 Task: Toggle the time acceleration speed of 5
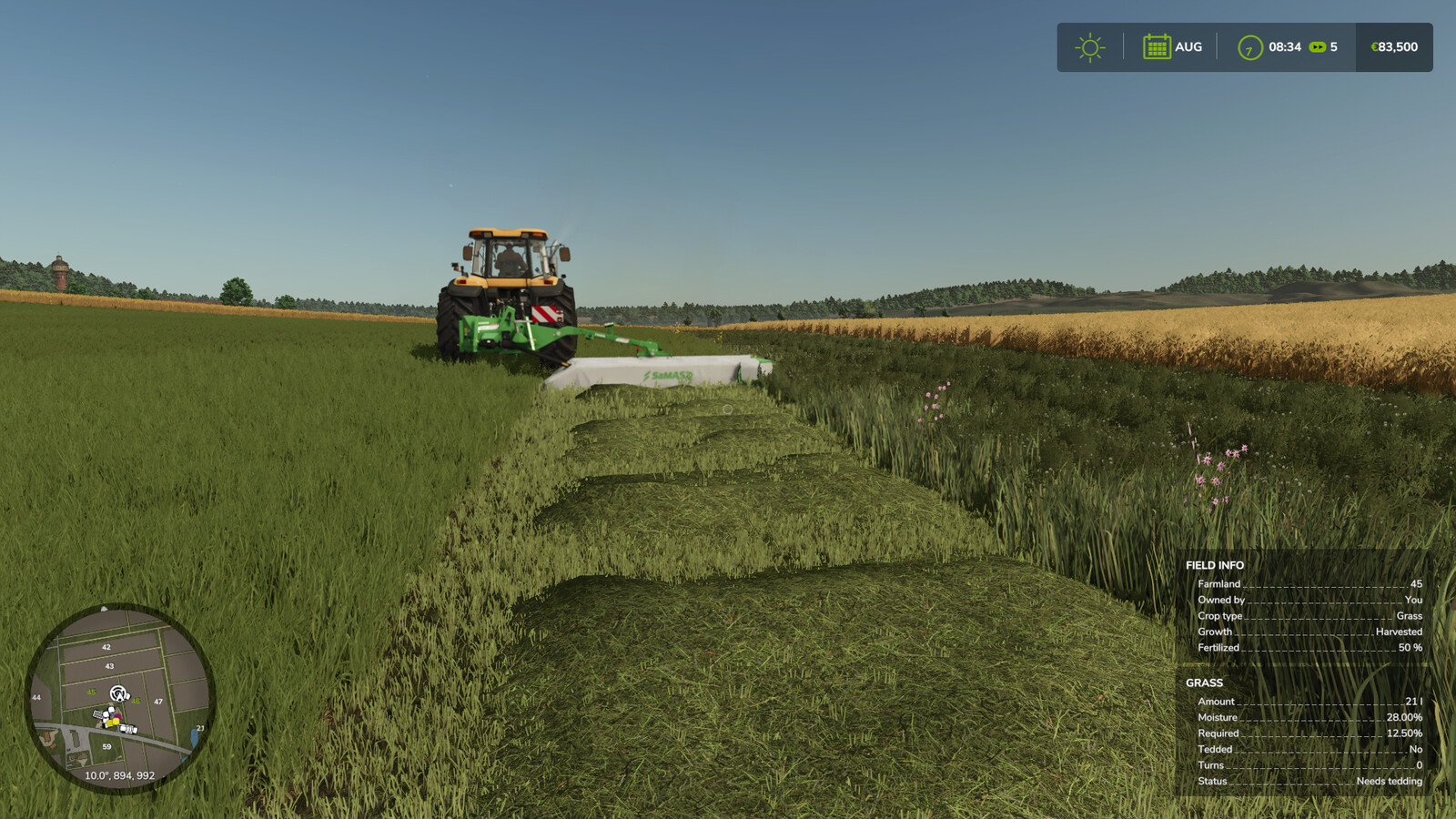(x=1332, y=46)
